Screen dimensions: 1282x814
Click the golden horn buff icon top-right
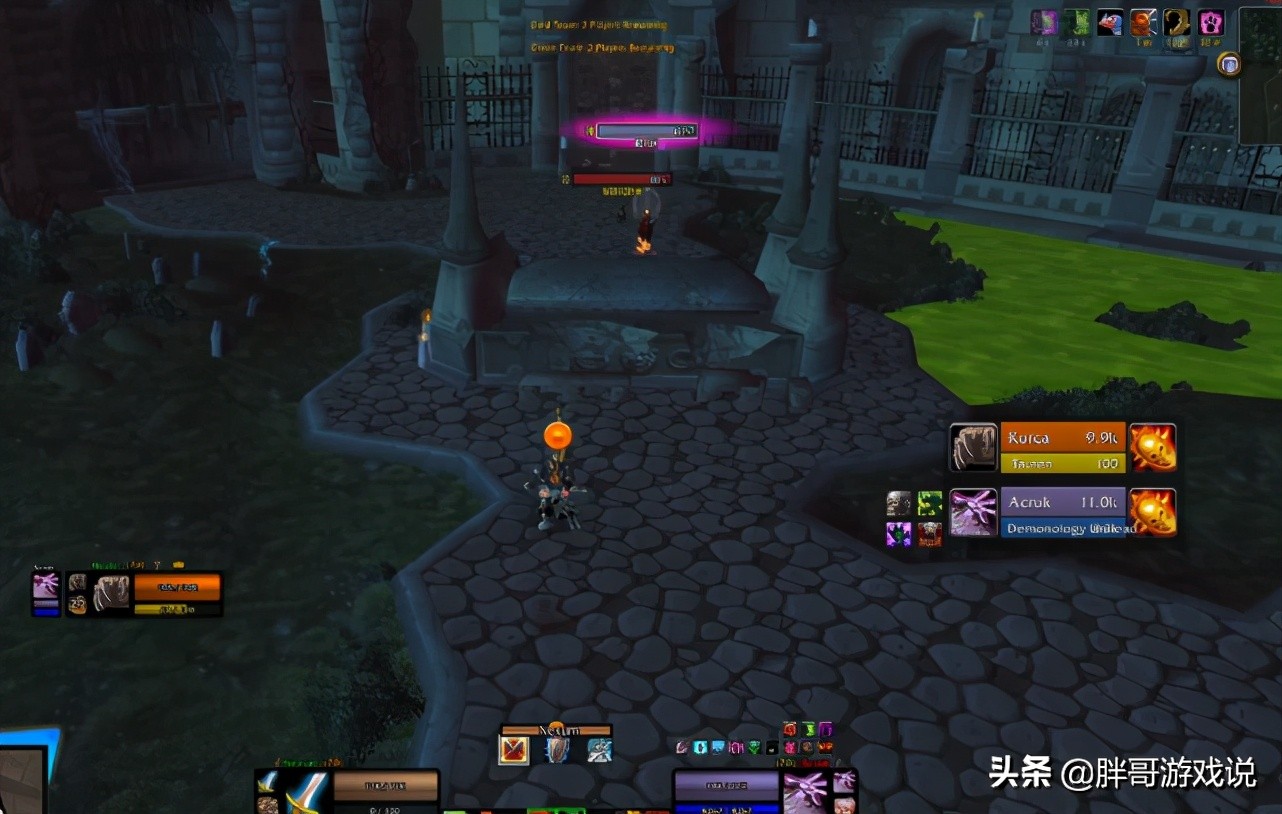click(x=1176, y=22)
